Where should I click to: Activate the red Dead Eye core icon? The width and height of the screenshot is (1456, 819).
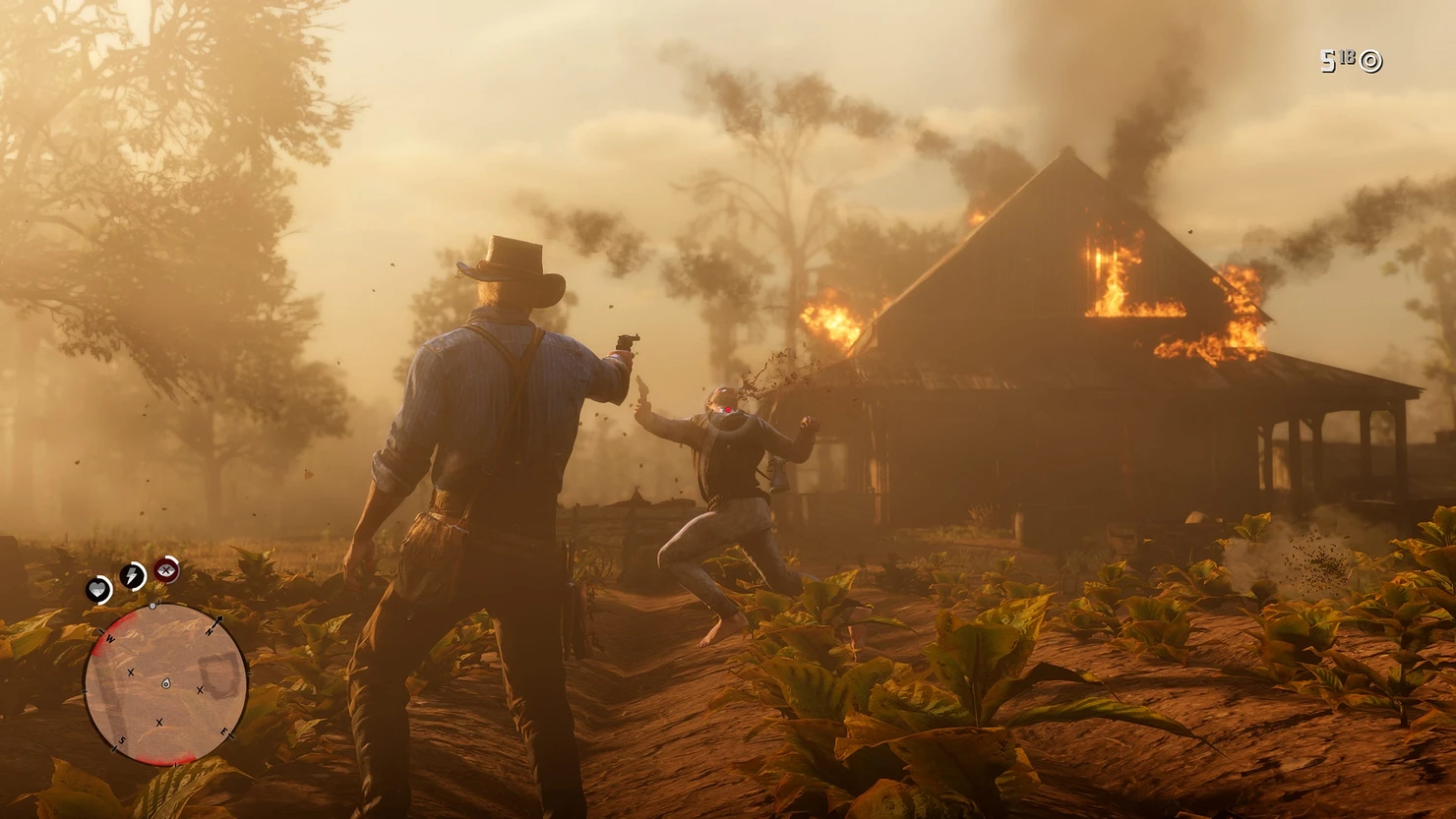tap(167, 569)
